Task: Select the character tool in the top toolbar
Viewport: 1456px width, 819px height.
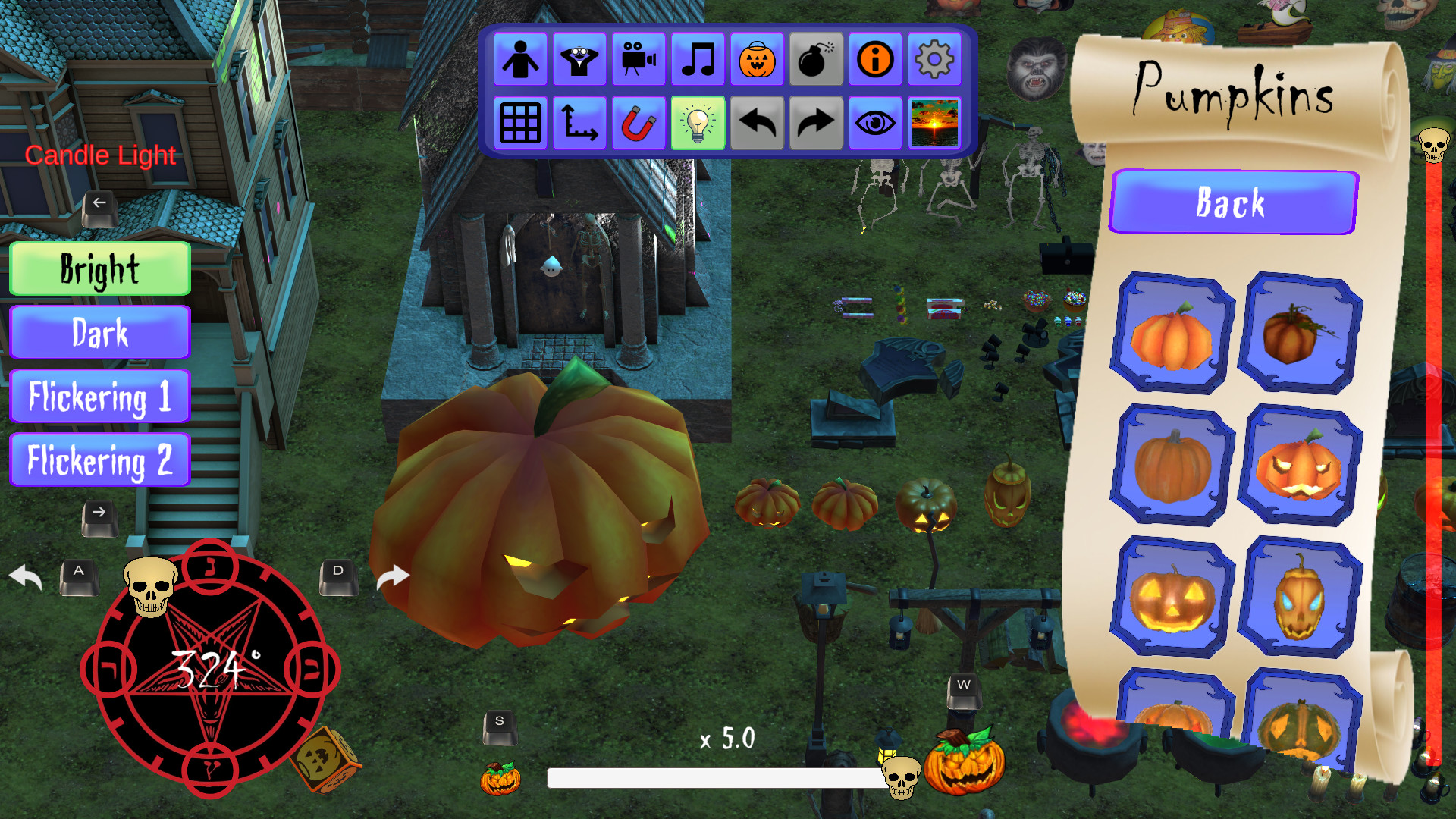Action: click(x=520, y=60)
